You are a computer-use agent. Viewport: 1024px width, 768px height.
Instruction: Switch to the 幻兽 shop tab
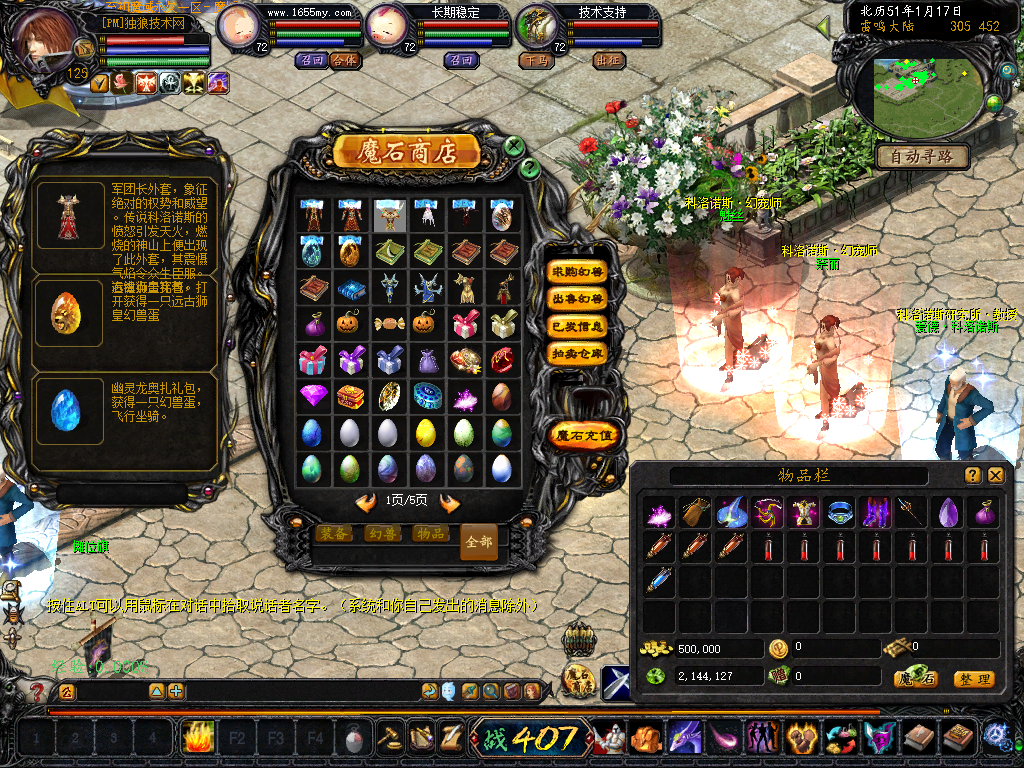pos(383,534)
